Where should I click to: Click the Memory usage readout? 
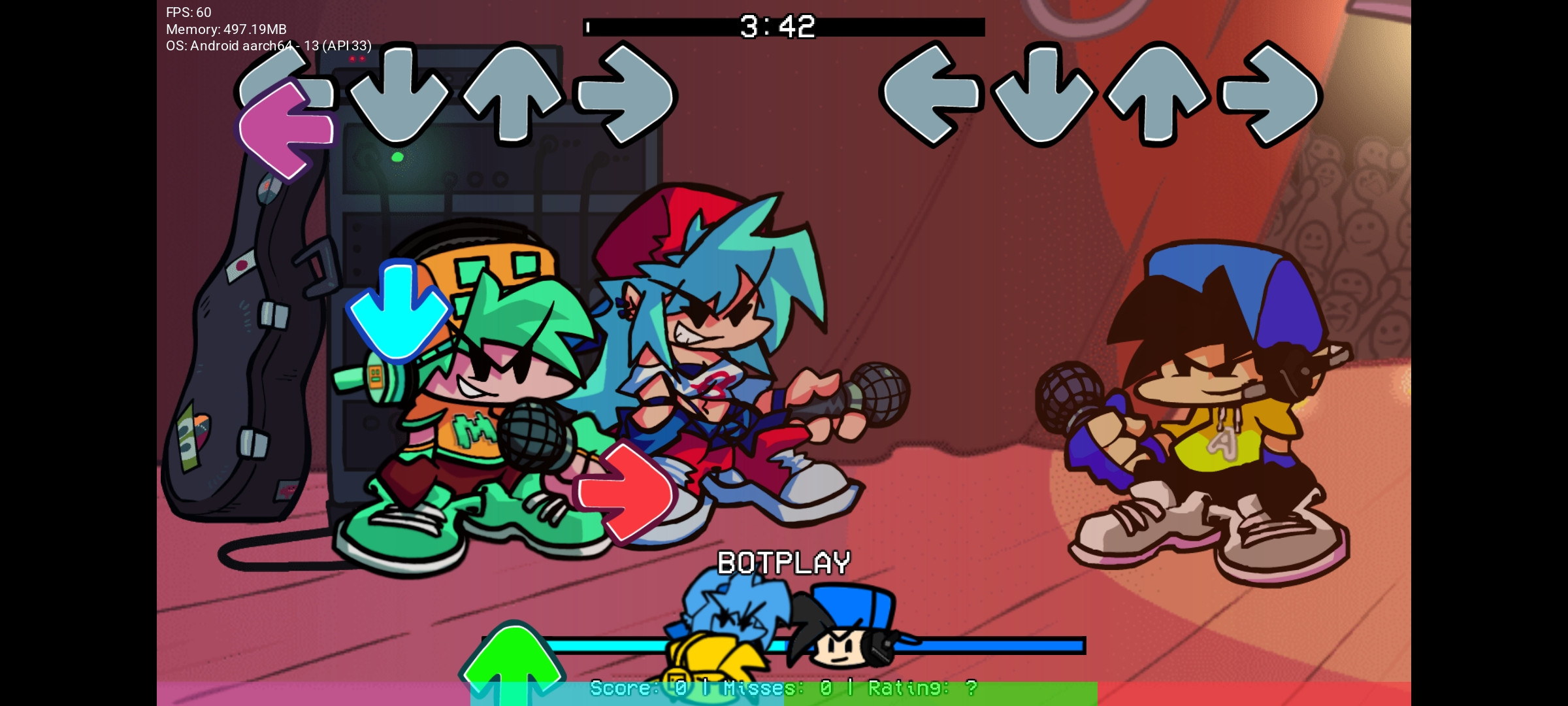coord(227,29)
